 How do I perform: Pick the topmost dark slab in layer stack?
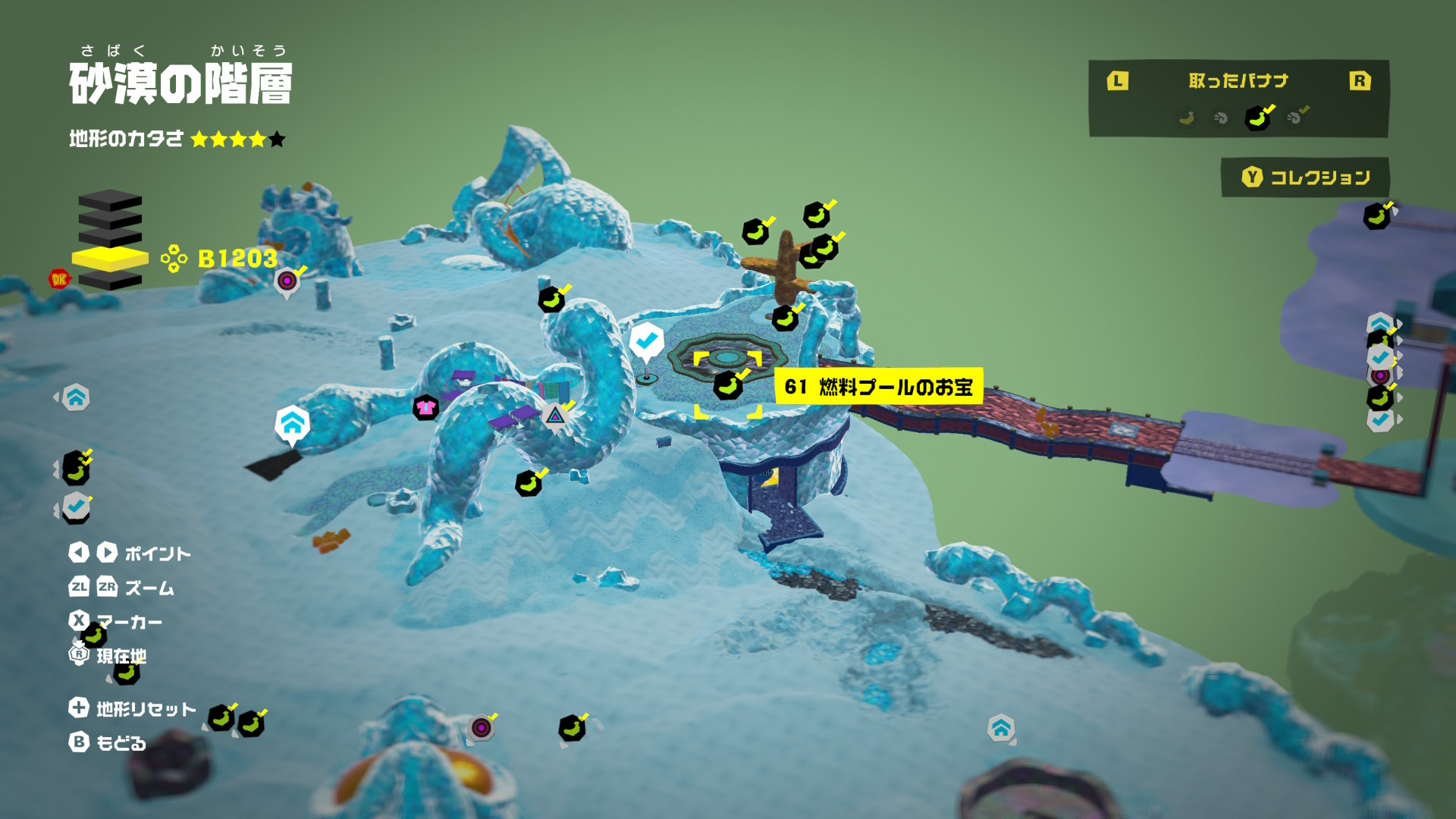tap(110, 201)
